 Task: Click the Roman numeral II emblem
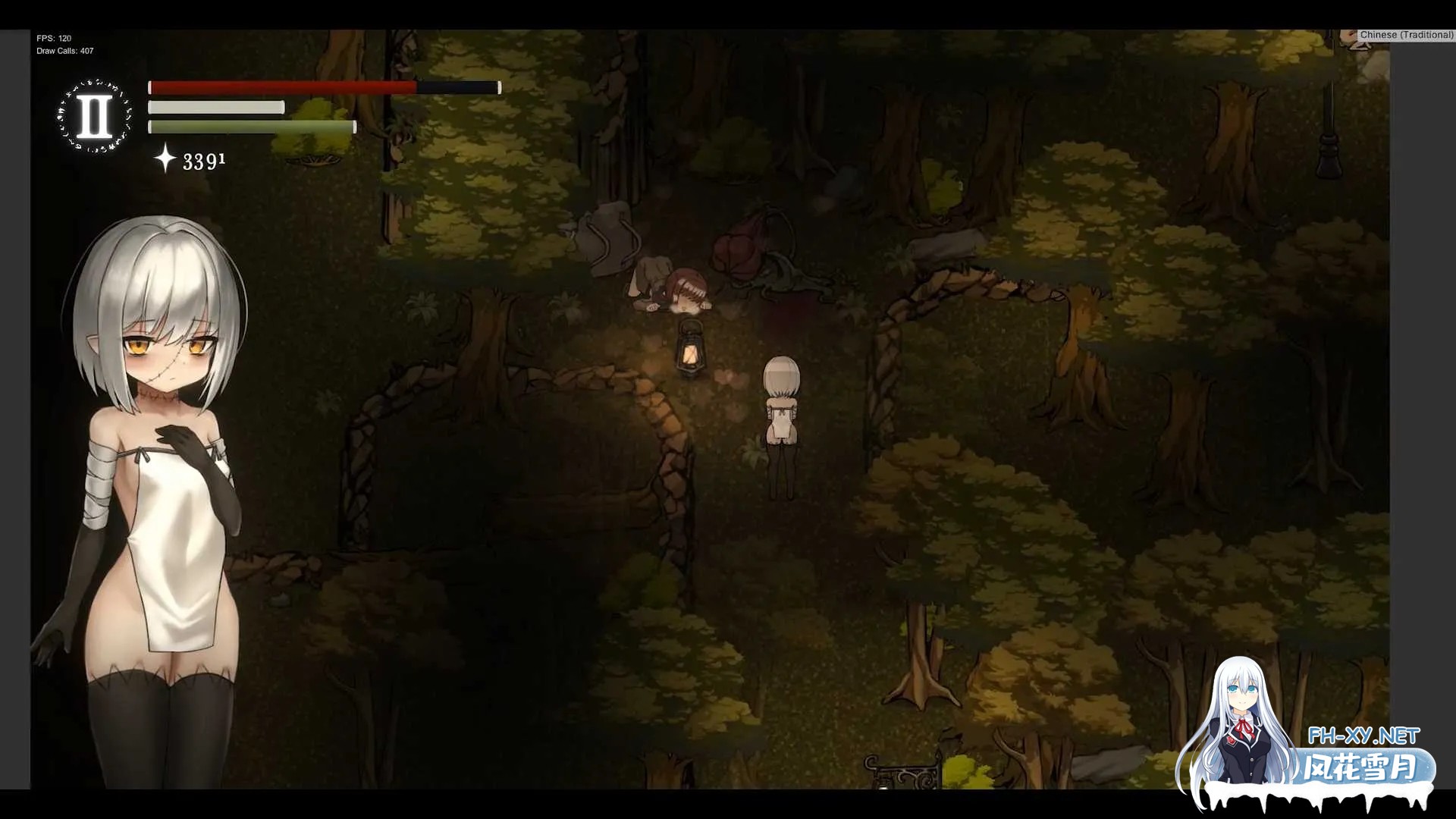pos(95,116)
